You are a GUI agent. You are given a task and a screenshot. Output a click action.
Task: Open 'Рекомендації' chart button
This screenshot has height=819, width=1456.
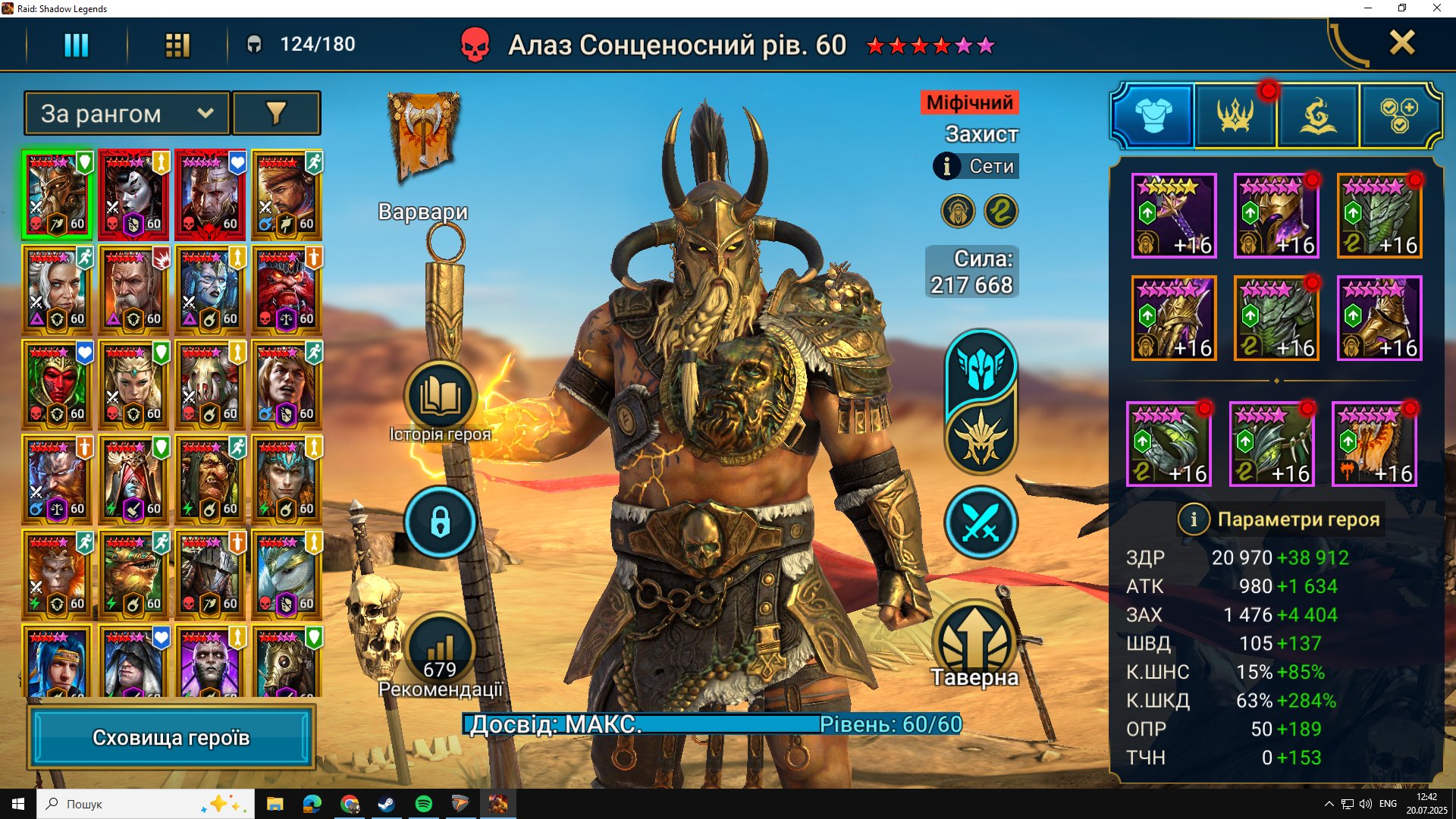[x=440, y=648]
